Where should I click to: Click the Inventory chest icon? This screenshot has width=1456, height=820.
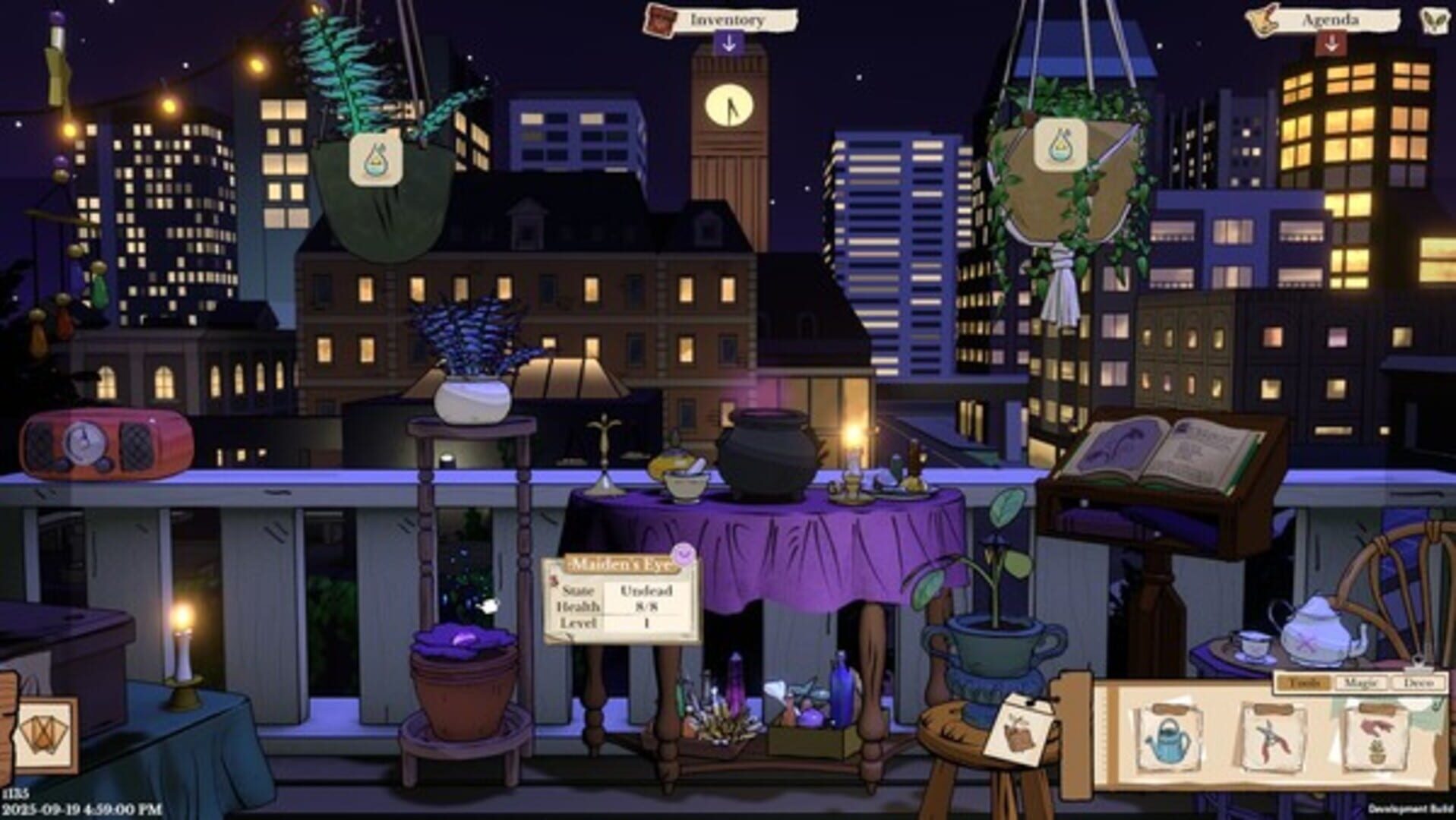[x=659, y=20]
